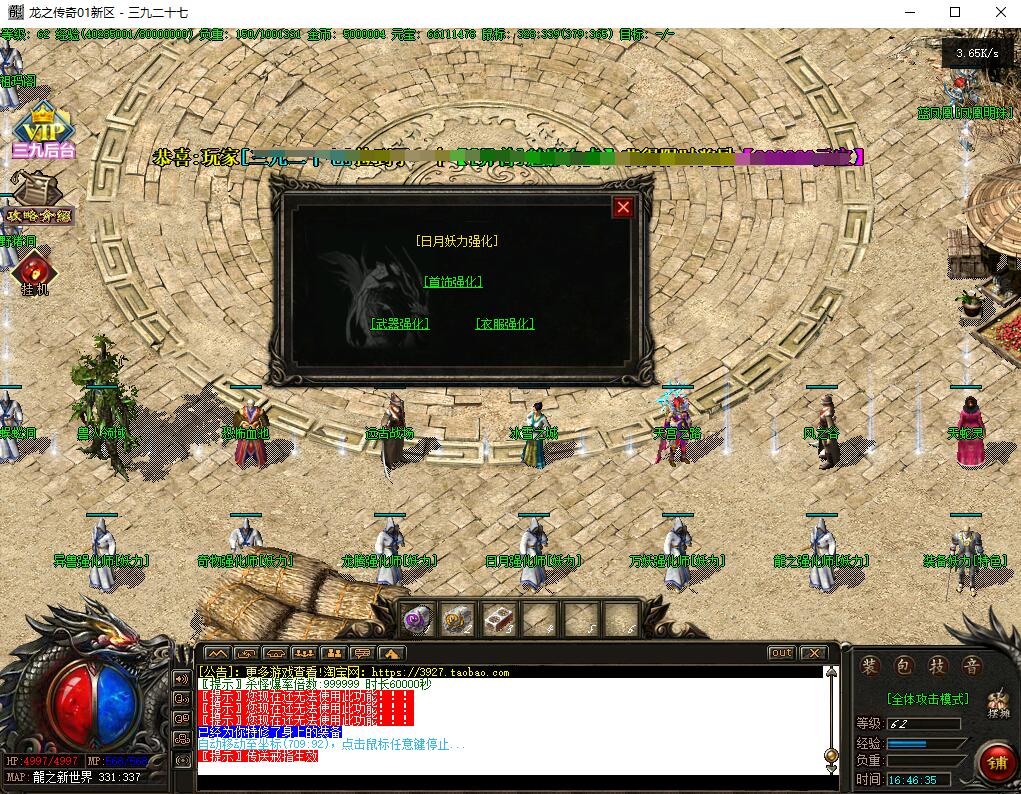Open the 攻略介绍 scroll icon

point(38,199)
